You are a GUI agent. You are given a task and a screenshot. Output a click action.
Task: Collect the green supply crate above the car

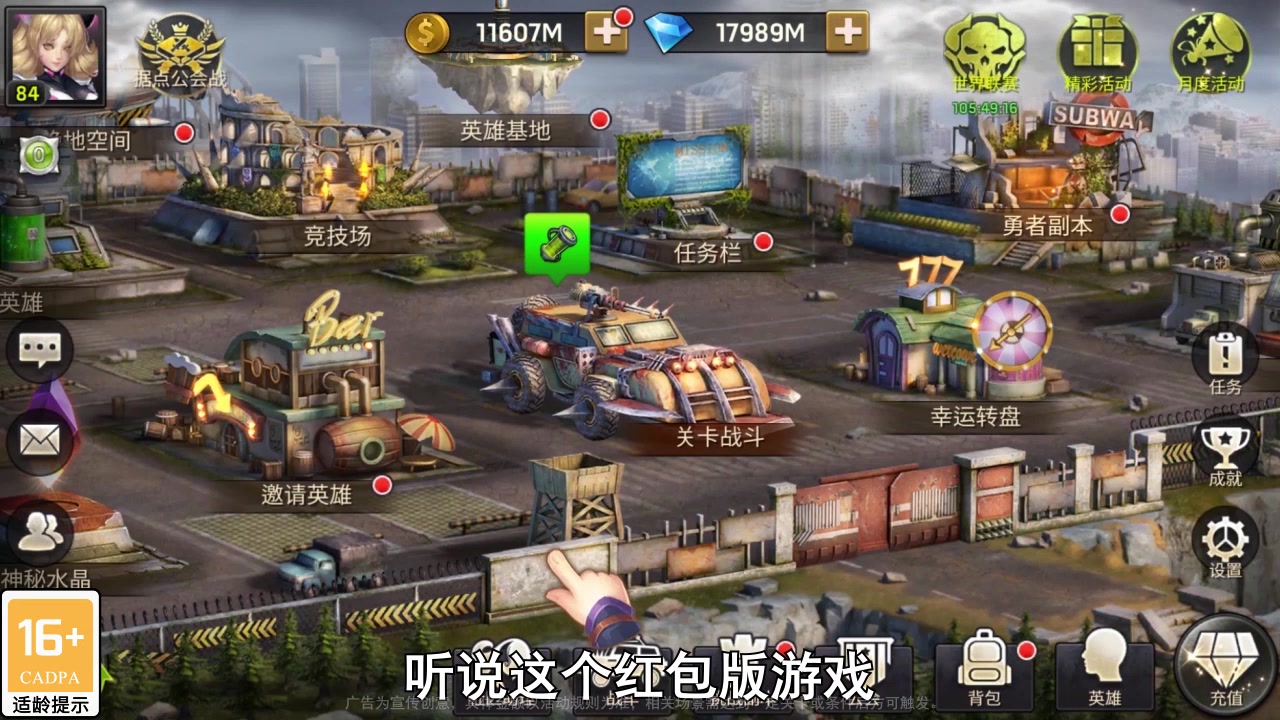pos(555,243)
